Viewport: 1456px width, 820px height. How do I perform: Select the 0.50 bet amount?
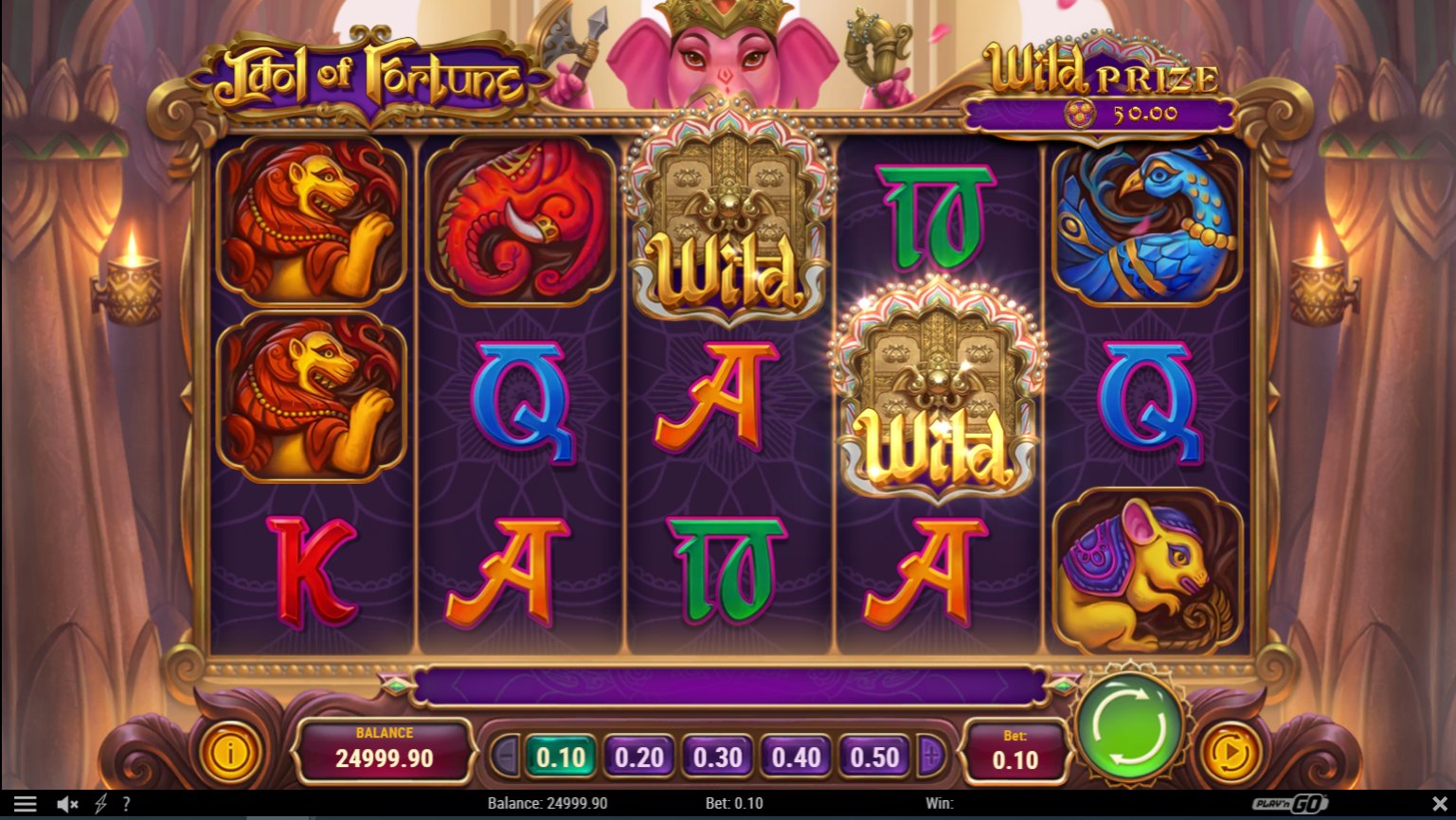coord(874,758)
